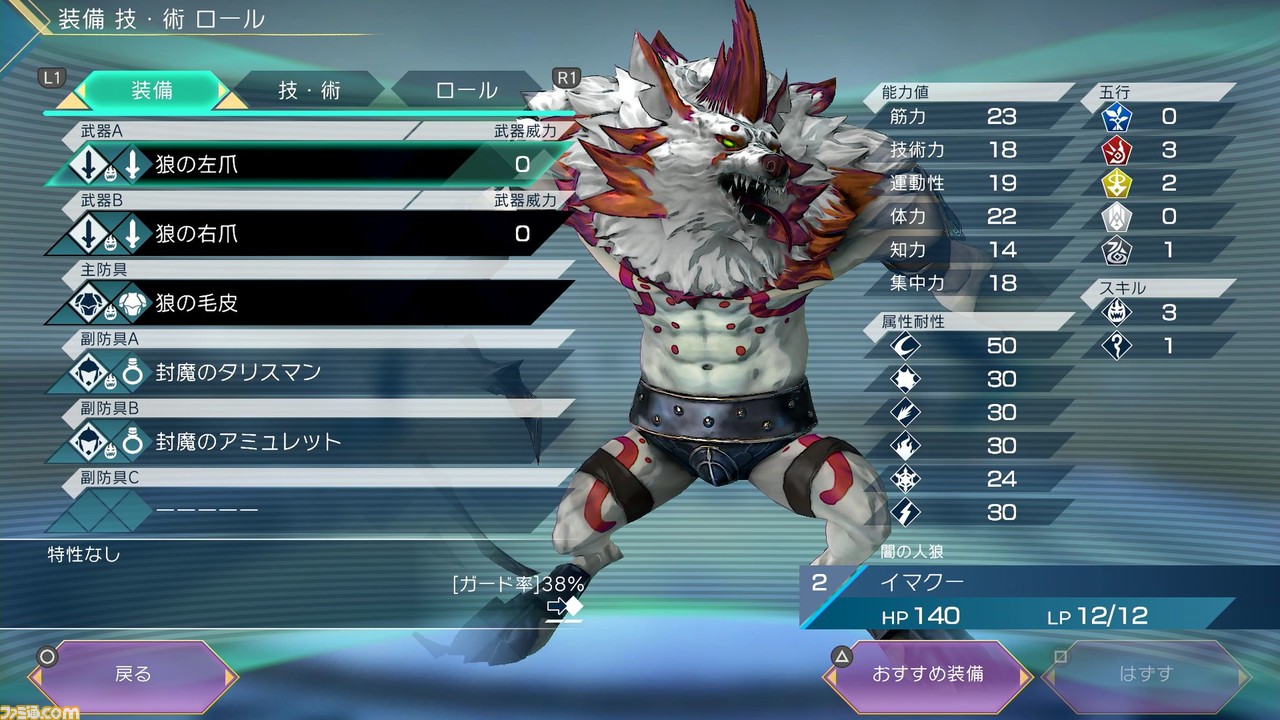Screen dimensions: 1280x720
Task: Select the 封魔のタリスマン accessory slot
Action: 310,372
